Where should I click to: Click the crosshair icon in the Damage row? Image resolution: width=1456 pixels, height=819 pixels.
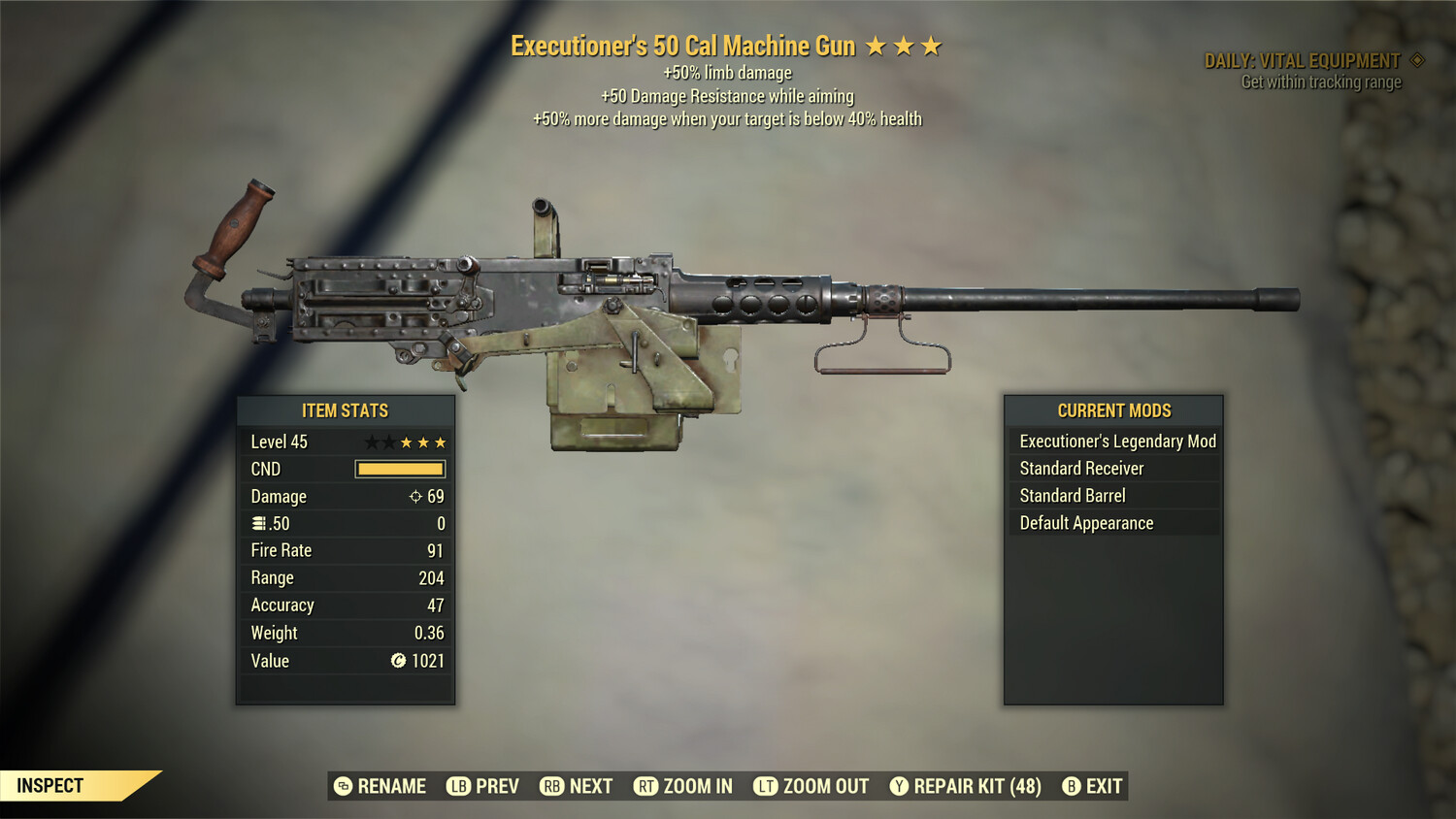point(417,496)
